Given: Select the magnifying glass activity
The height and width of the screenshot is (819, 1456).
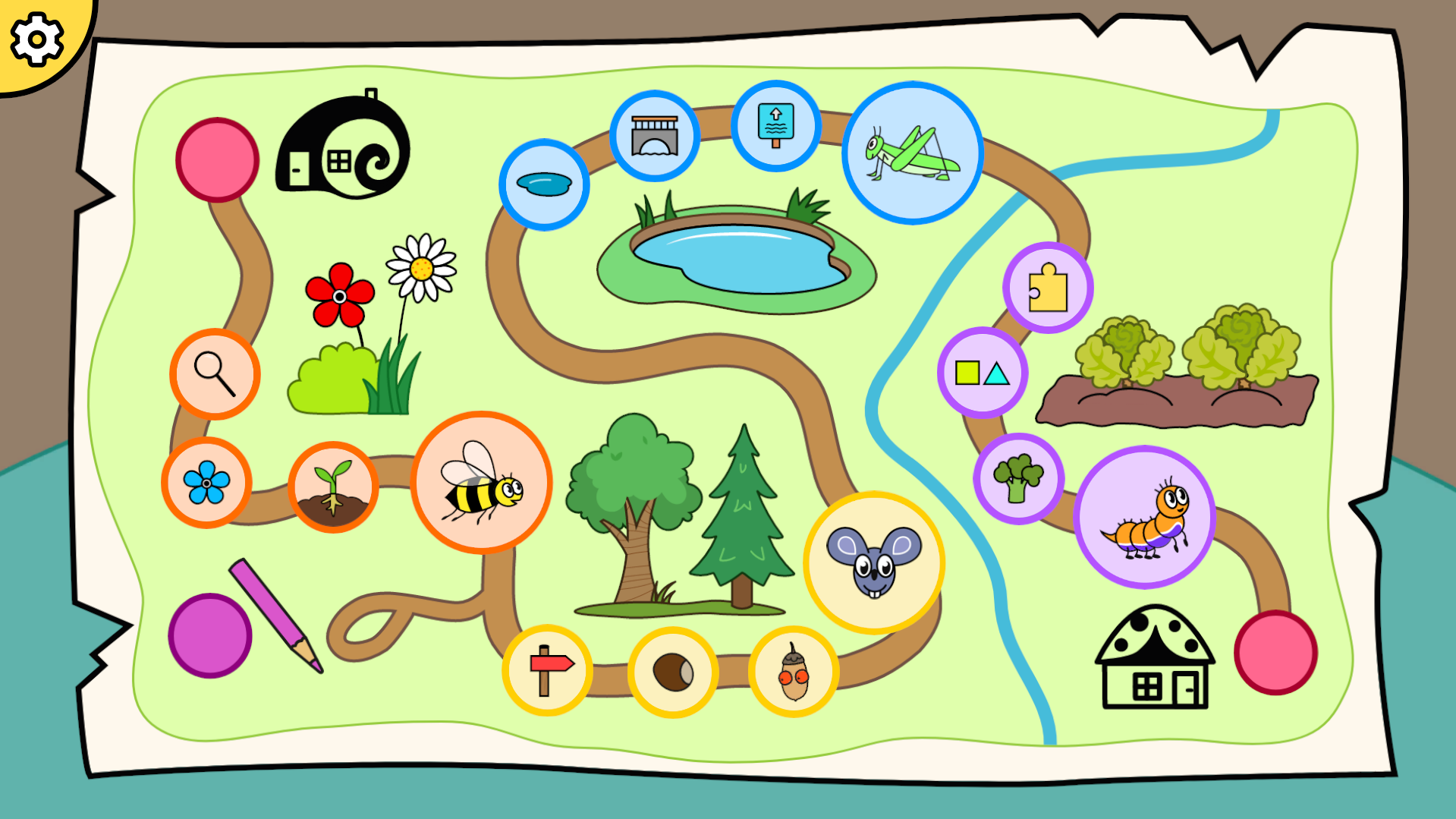Looking at the screenshot, I should click(215, 374).
